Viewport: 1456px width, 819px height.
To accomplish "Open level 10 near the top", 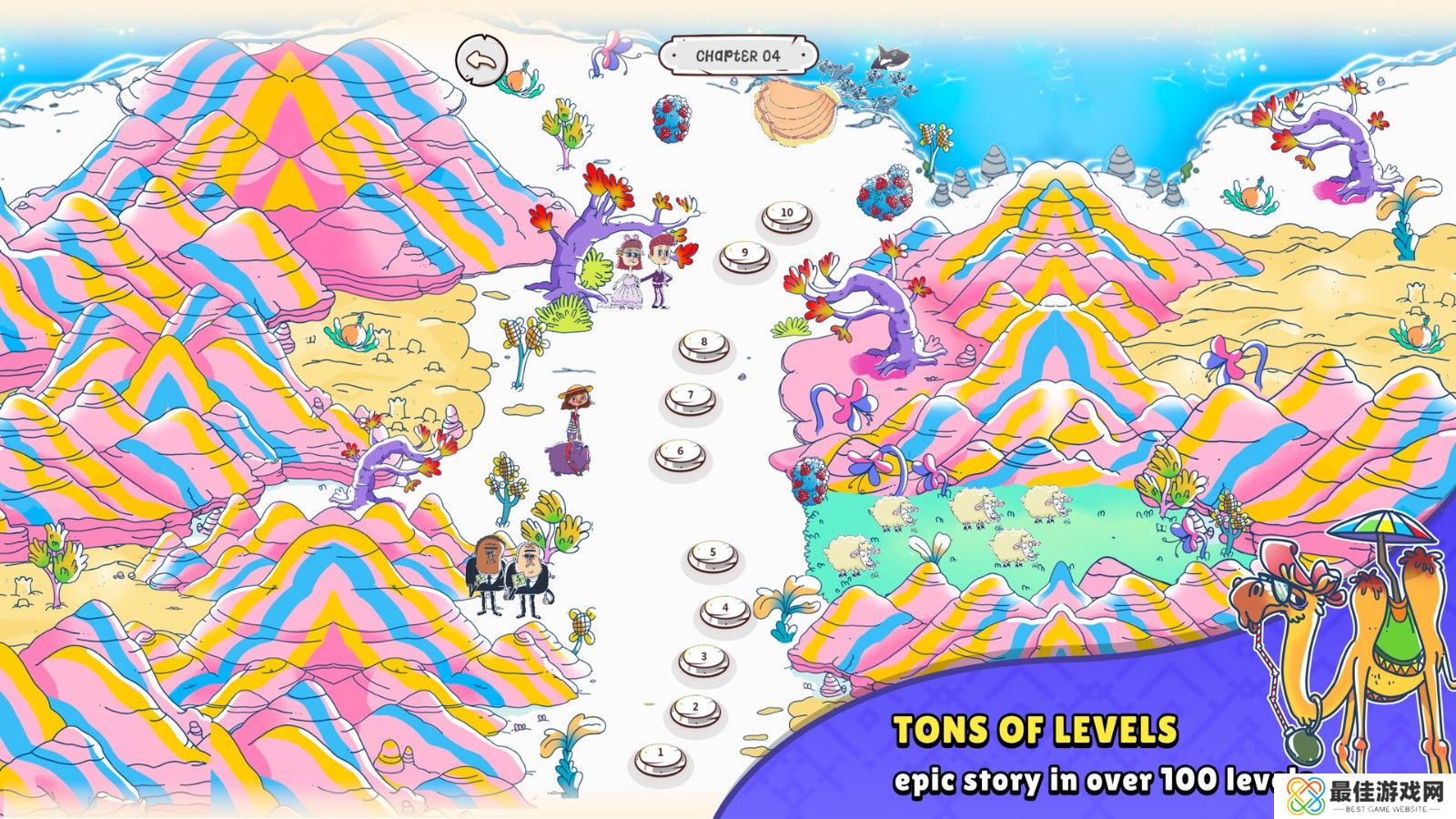I will pyautogui.click(x=787, y=216).
